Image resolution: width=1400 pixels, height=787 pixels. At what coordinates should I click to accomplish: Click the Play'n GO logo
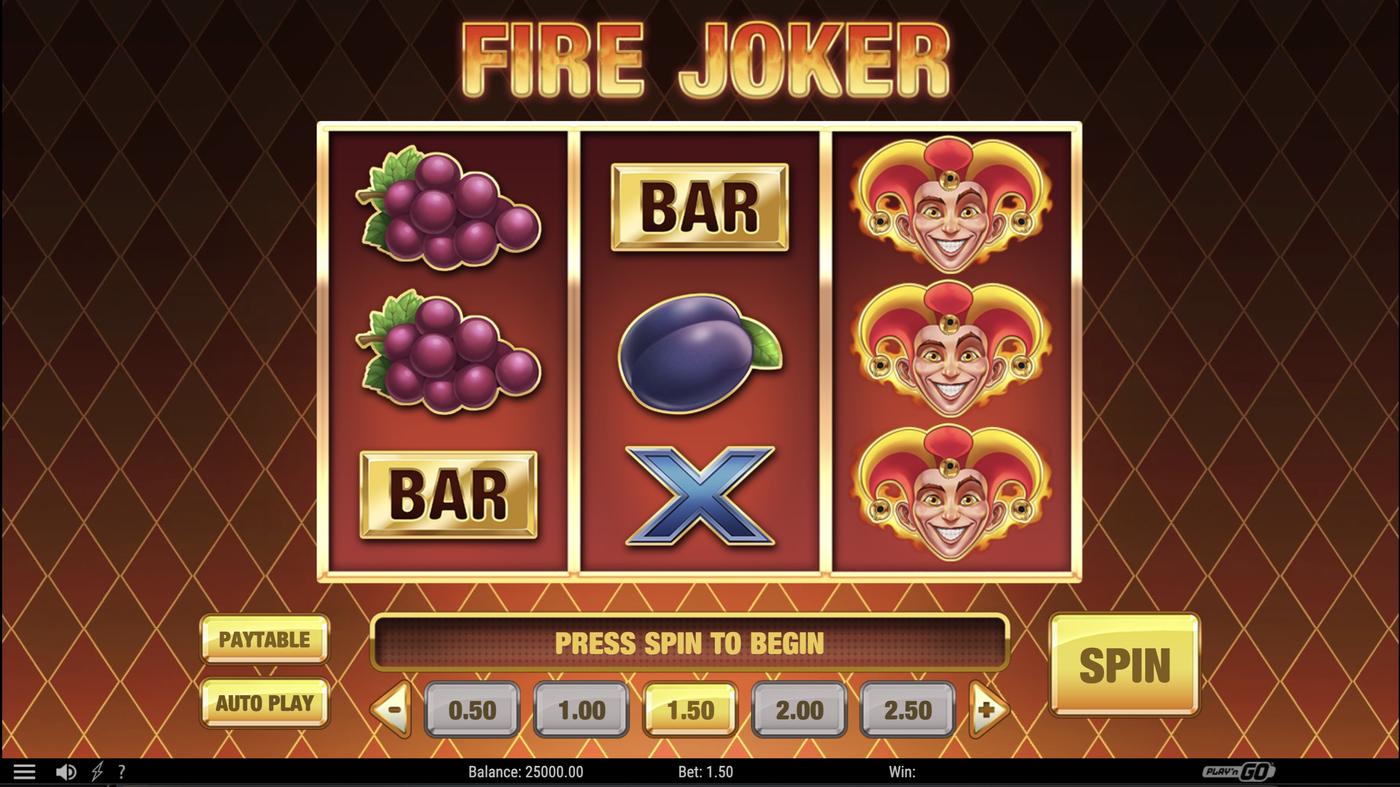point(1239,770)
